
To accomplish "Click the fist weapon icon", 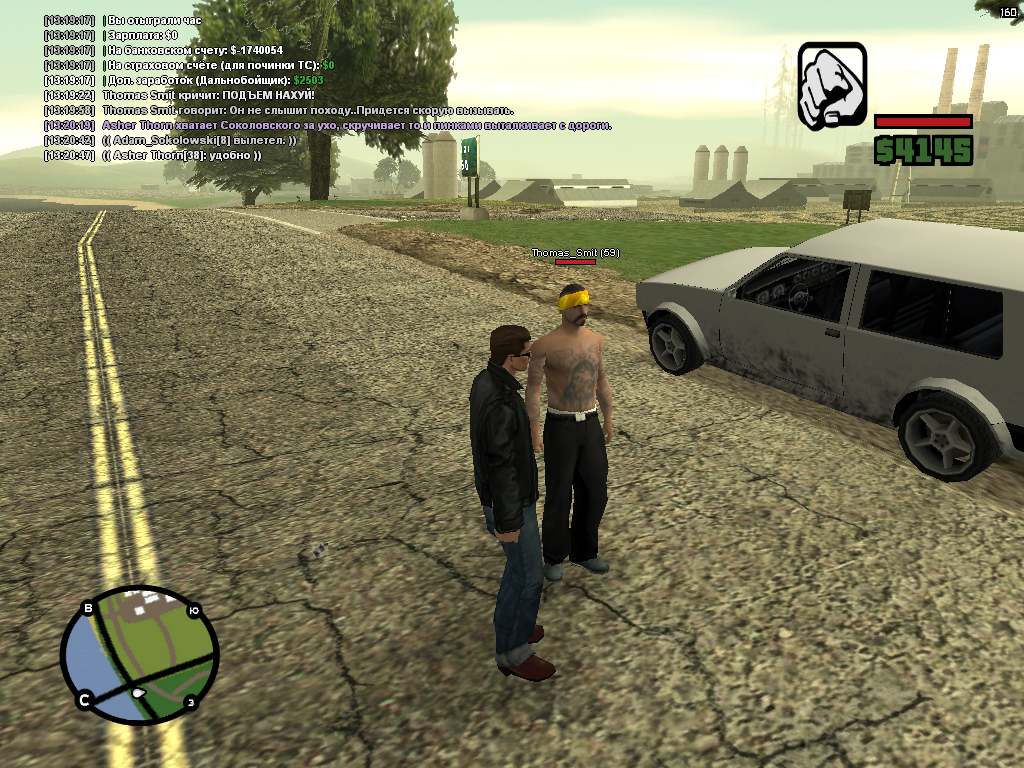I will tap(832, 86).
